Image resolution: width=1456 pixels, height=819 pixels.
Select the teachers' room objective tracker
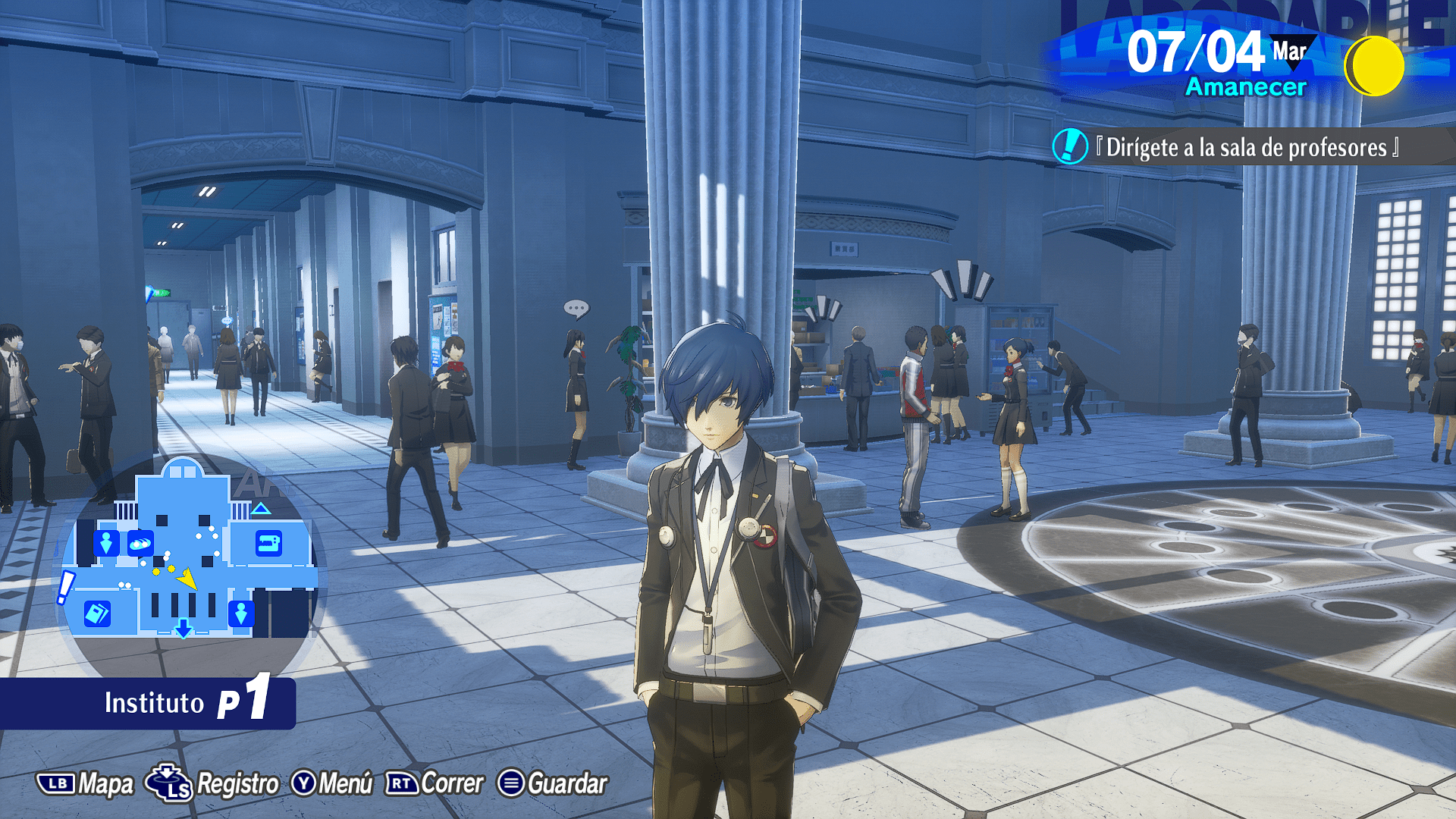[1244, 147]
